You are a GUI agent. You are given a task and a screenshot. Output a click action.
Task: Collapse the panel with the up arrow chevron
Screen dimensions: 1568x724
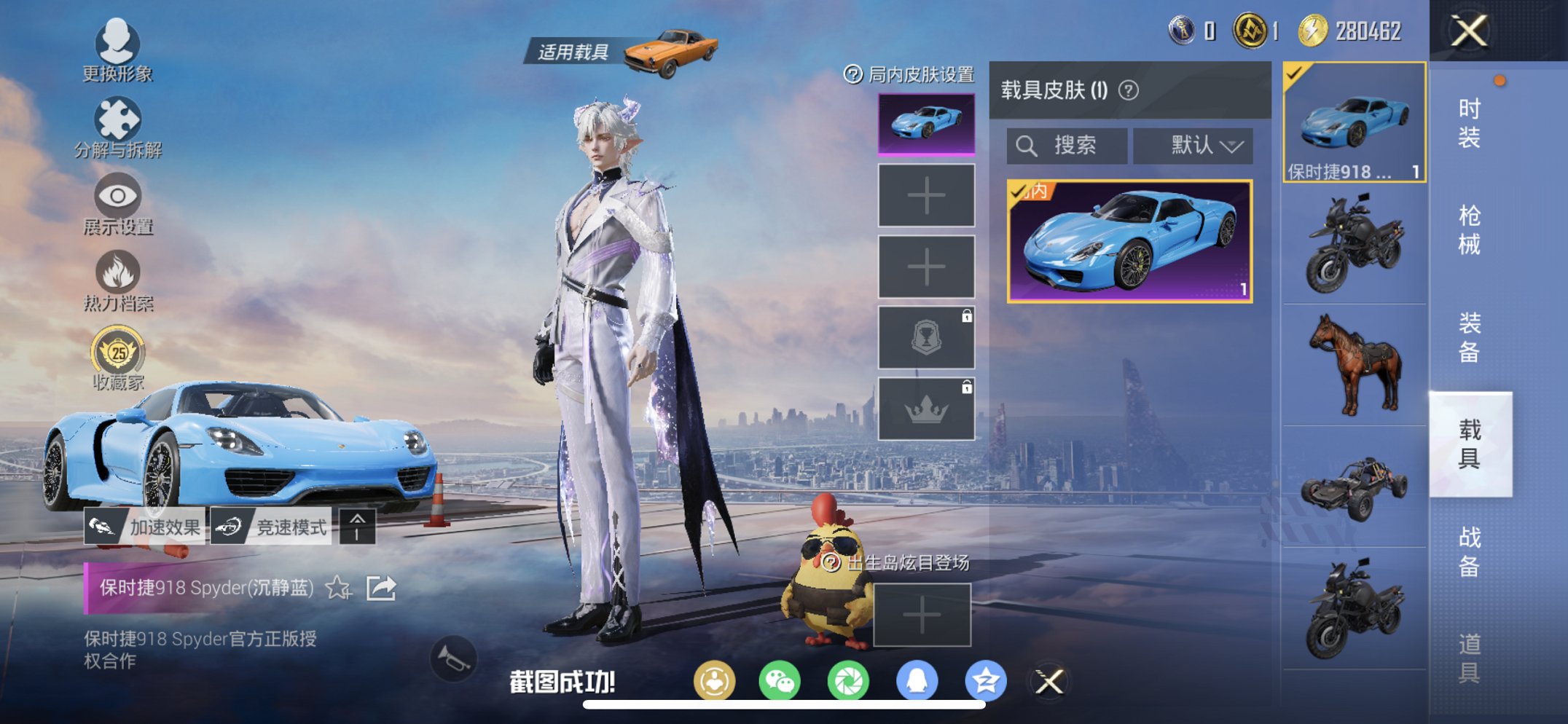(357, 526)
